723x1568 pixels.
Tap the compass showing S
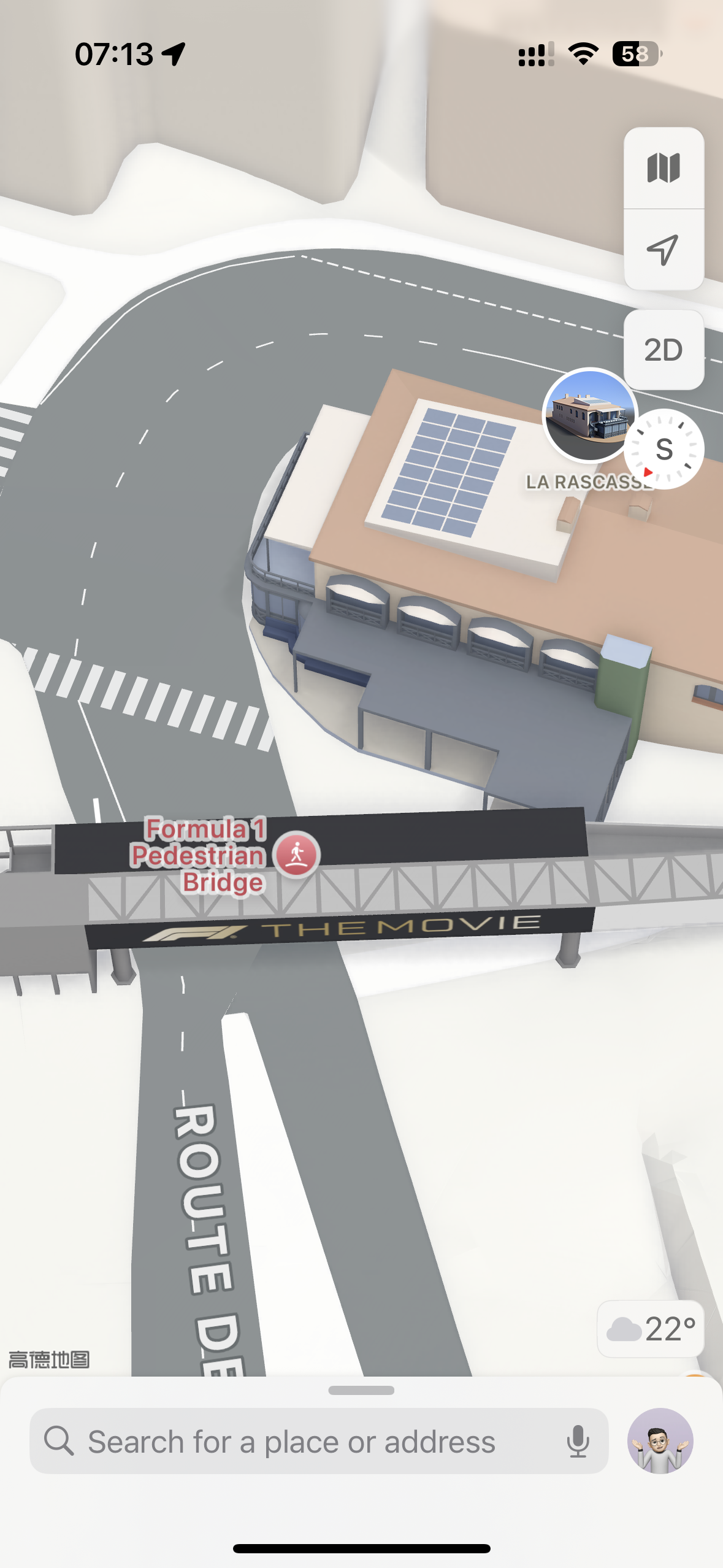[665, 450]
